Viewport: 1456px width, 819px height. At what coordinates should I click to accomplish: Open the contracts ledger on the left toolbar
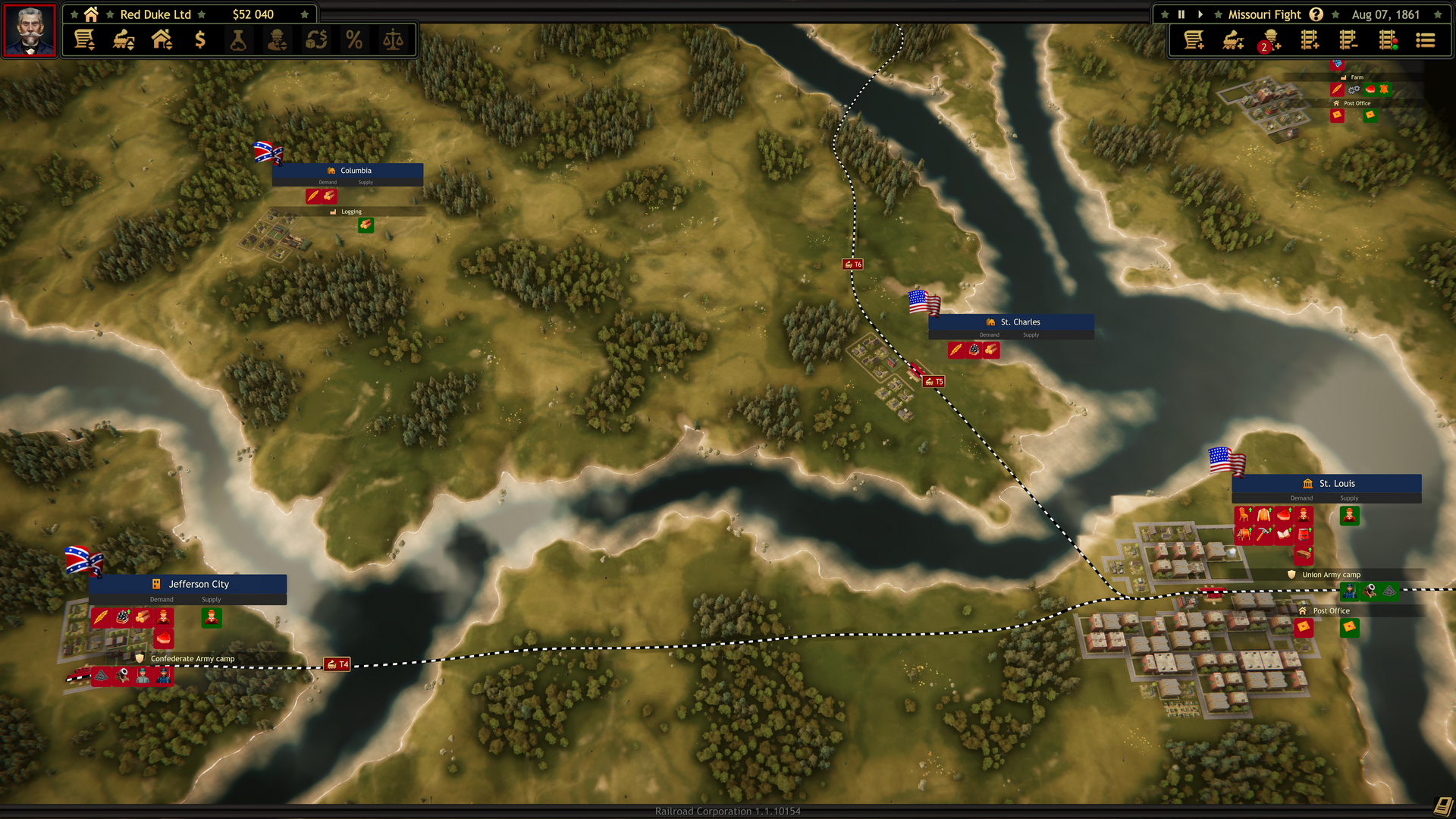tap(84, 40)
